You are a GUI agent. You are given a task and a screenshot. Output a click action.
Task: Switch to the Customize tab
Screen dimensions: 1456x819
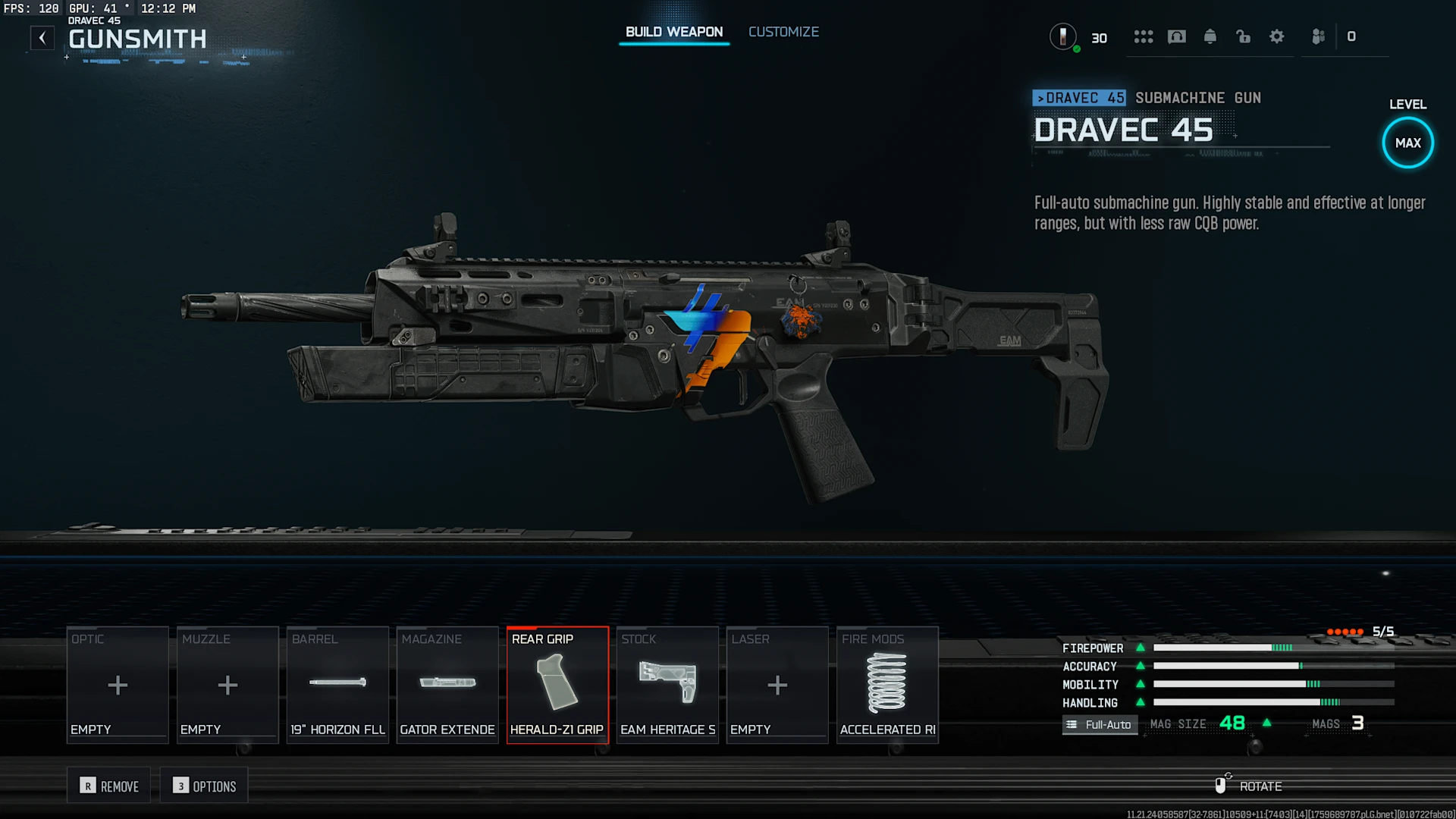point(783,32)
